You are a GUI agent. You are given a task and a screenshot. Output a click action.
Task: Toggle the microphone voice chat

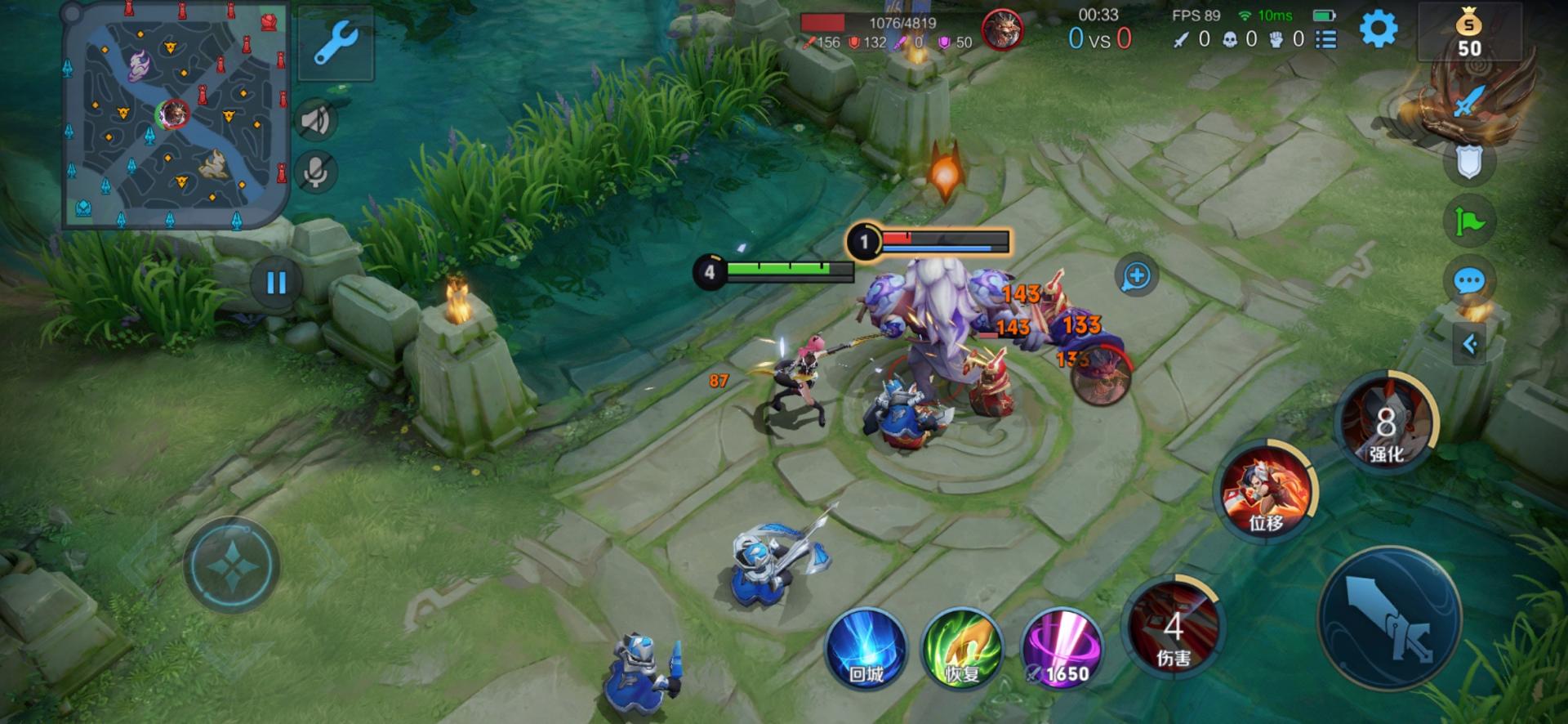coord(315,172)
